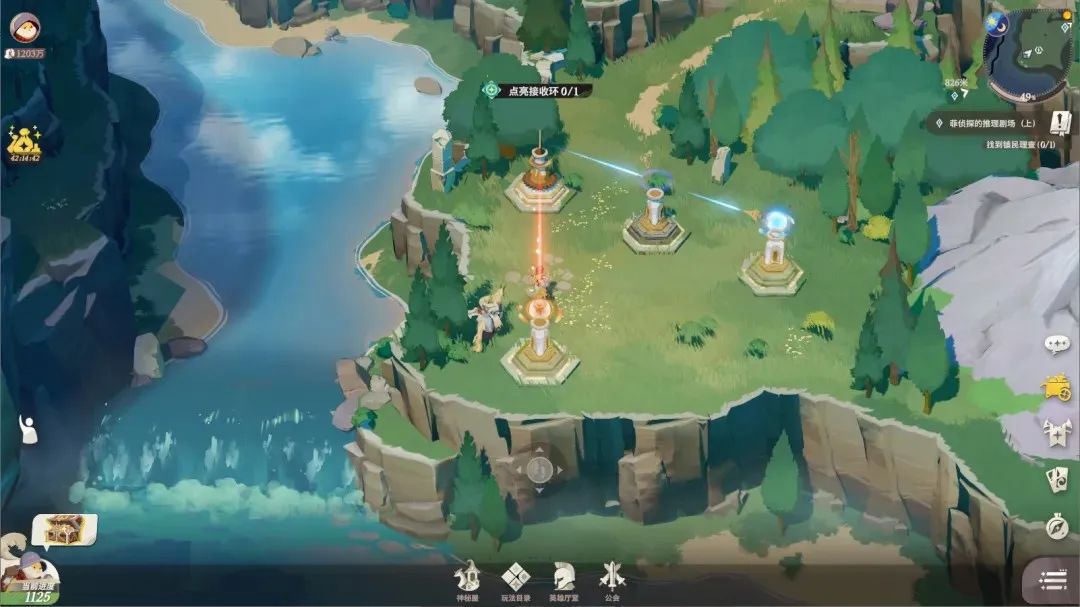This screenshot has height=607, width=1080.
Task: Open the chat speech bubble
Action: coord(1057,344)
